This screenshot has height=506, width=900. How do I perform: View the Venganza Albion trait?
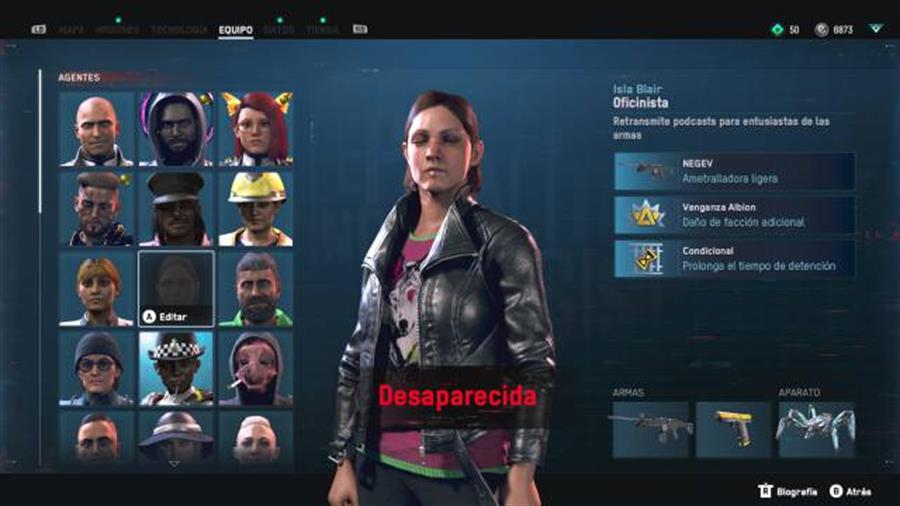tap(734, 215)
